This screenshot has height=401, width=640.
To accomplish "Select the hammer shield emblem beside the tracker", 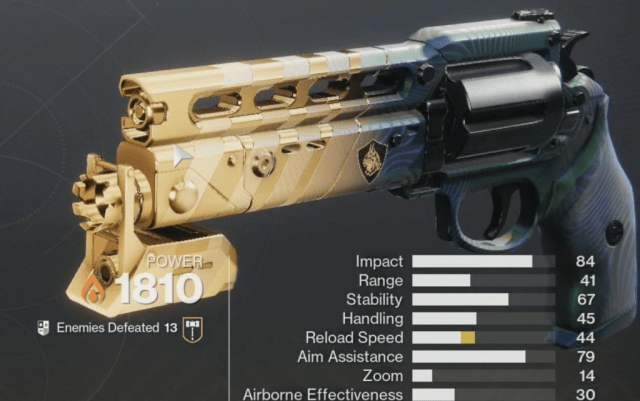I will (192, 328).
